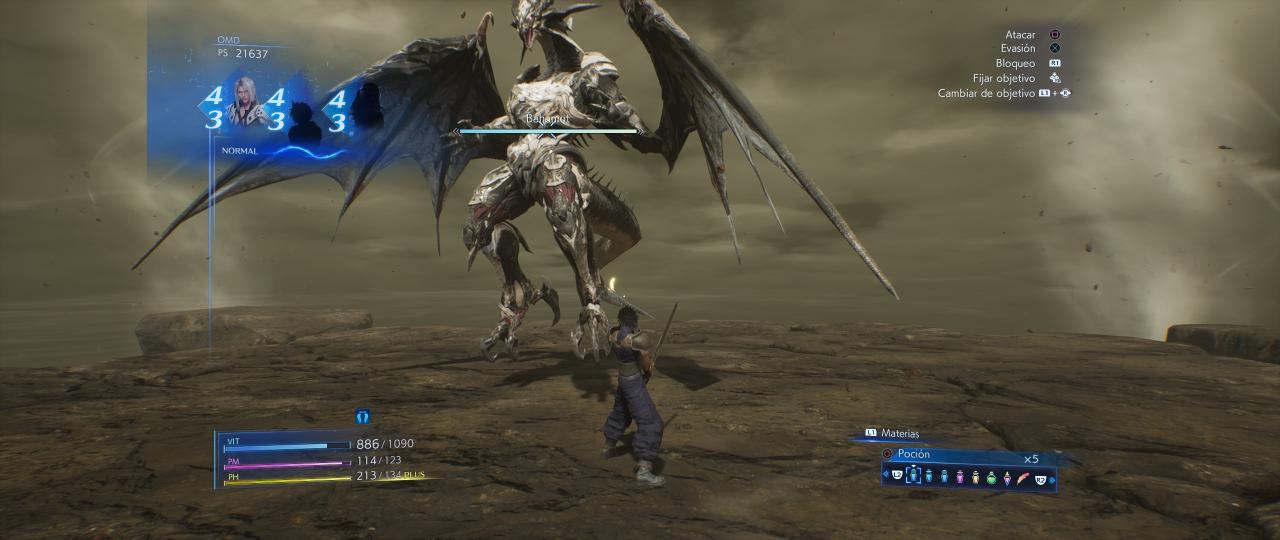The height and width of the screenshot is (540, 1280).
Task: Select the highlighted blue Poción item slot
Action: tap(912, 477)
